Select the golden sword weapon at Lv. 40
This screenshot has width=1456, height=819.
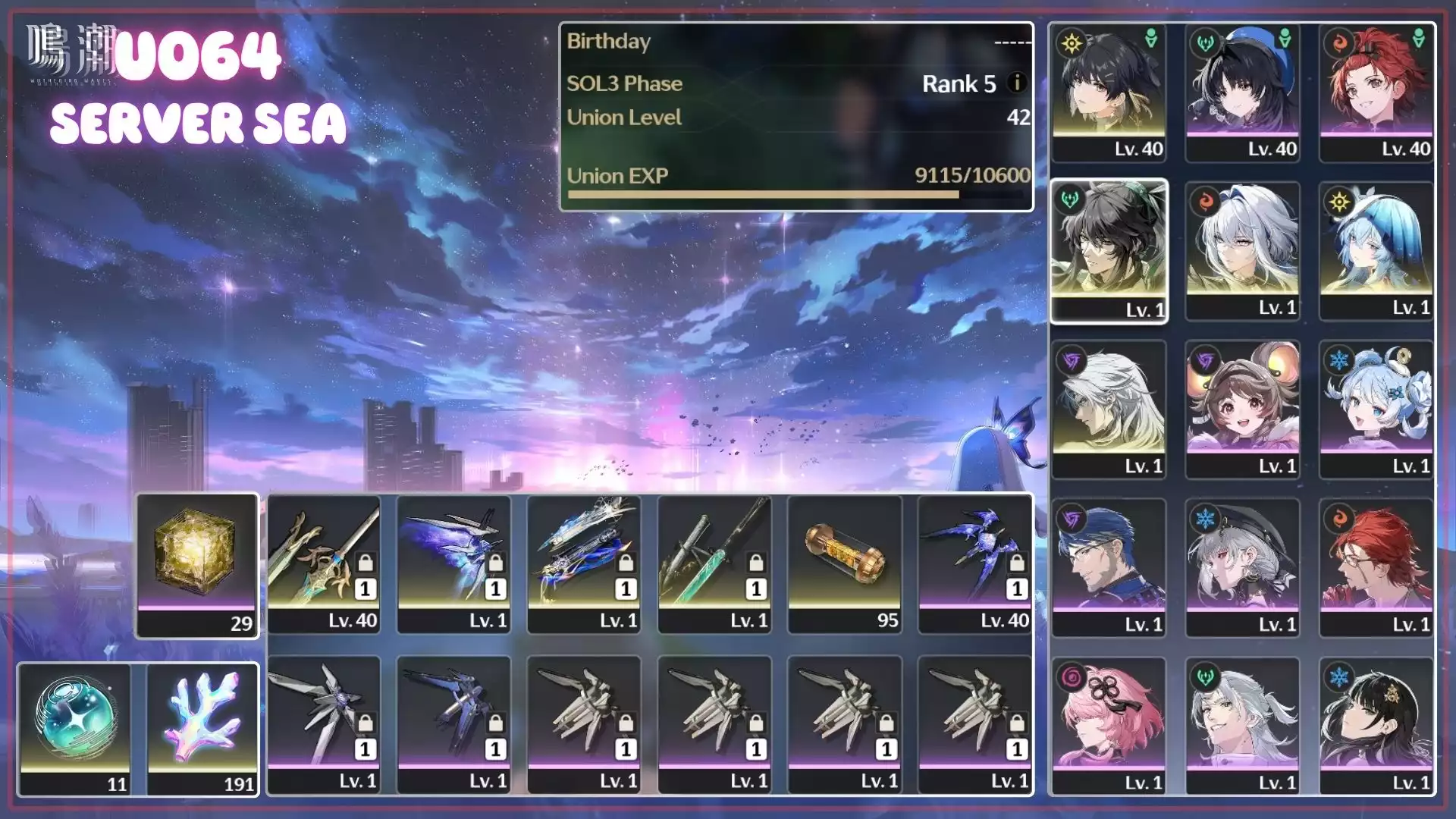(x=324, y=564)
